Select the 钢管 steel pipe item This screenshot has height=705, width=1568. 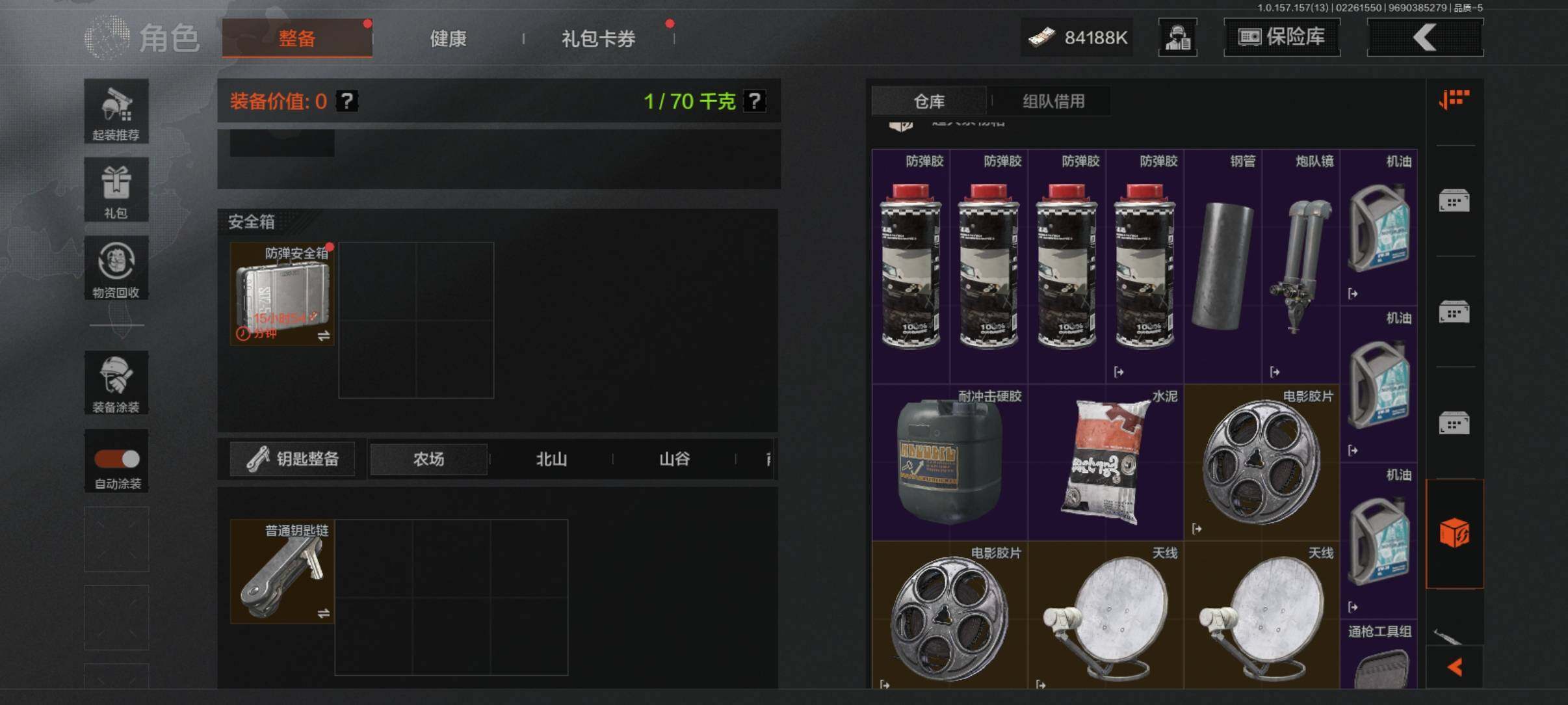point(1223,267)
